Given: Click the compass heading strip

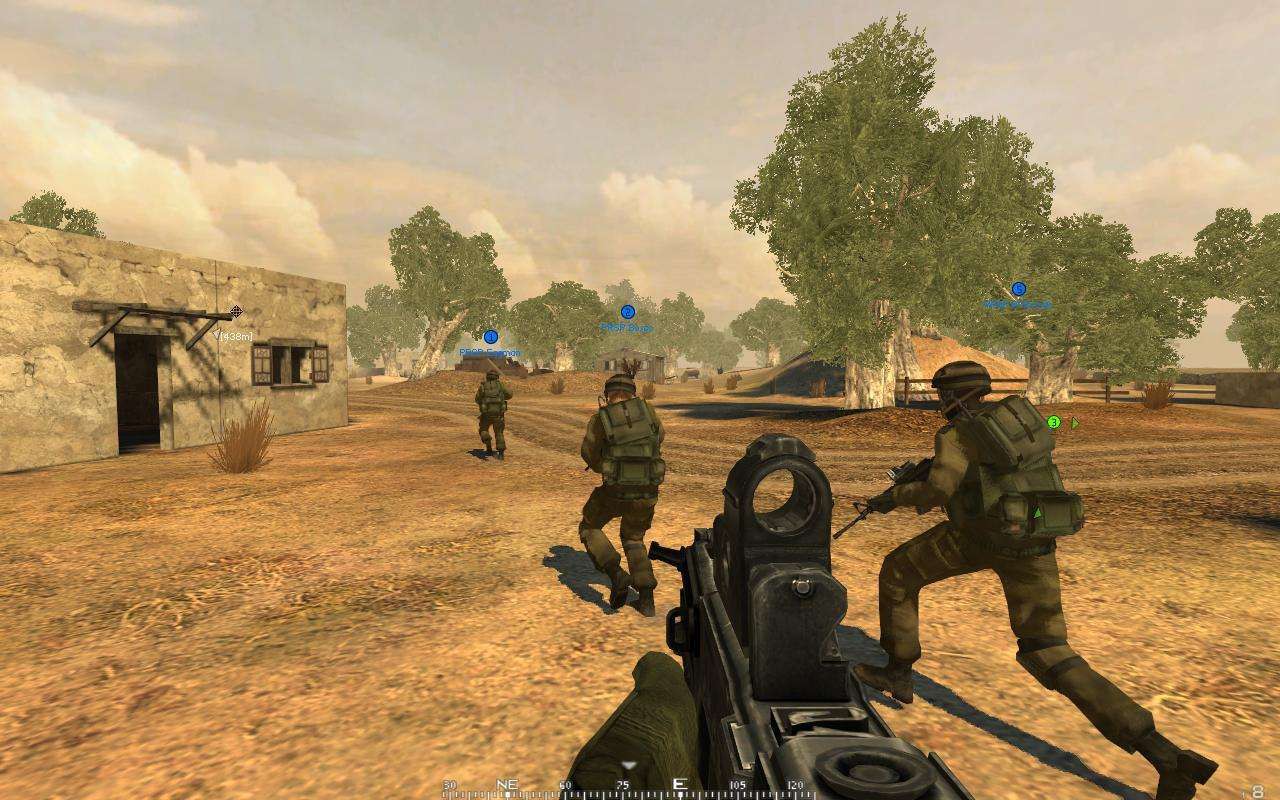Looking at the screenshot, I should (630, 787).
